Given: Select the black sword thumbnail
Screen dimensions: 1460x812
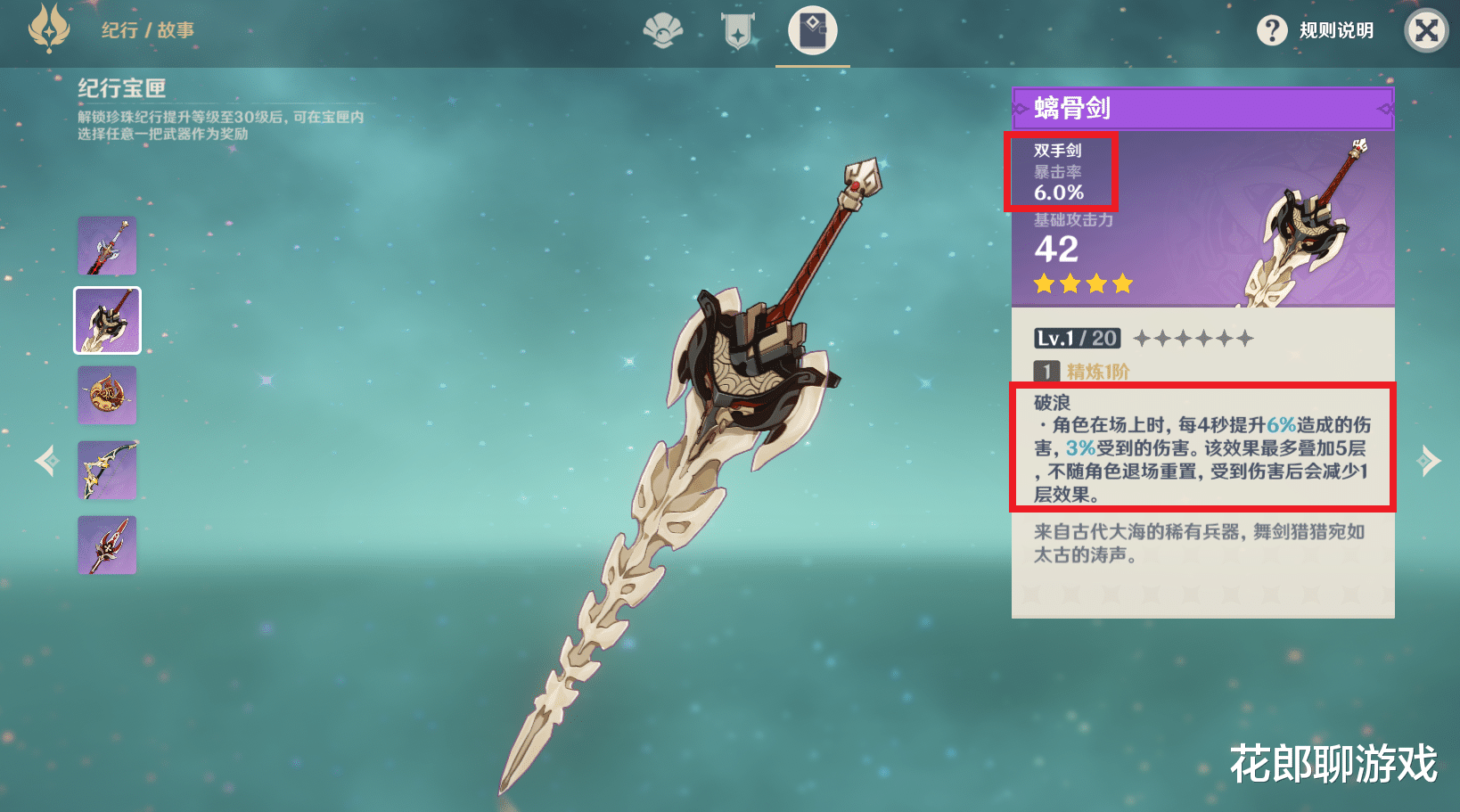Looking at the screenshot, I should coord(107,245).
